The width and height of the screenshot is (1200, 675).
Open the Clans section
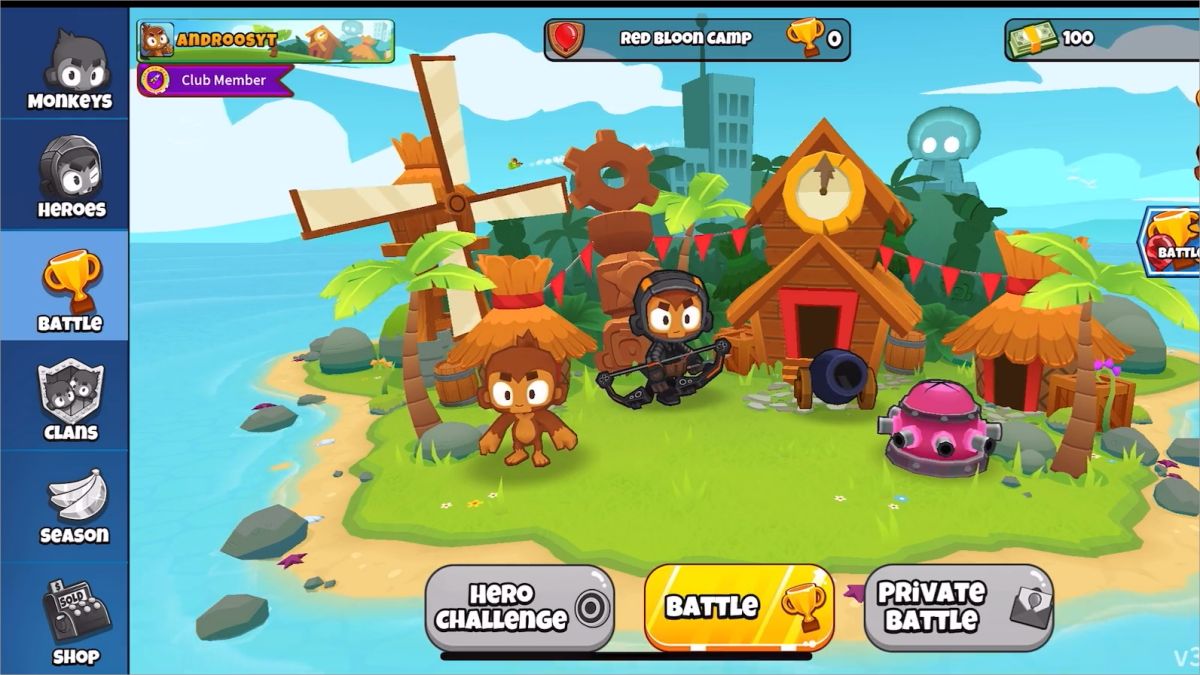(68, 400)
